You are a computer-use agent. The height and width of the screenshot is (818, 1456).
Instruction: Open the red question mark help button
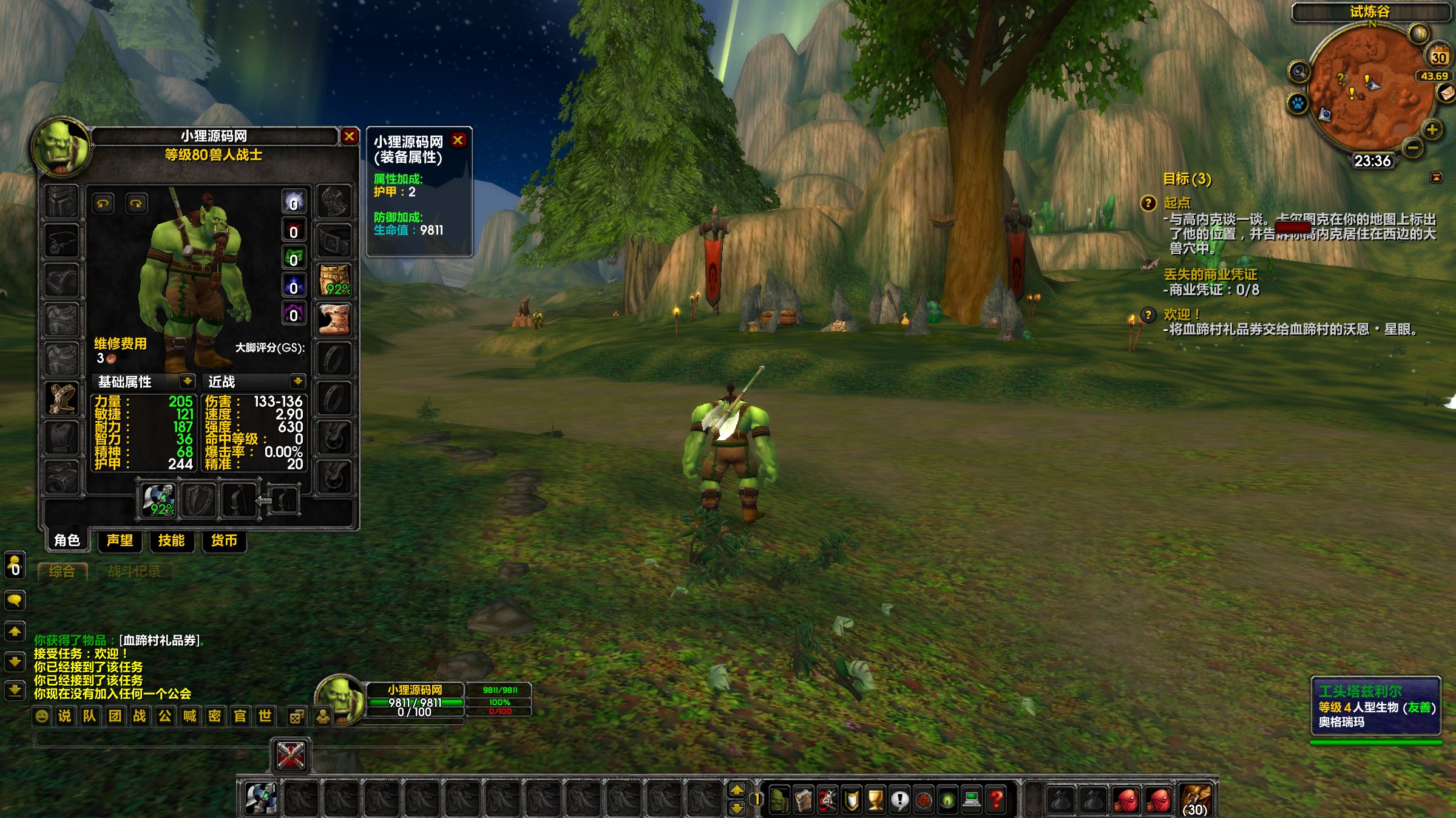pos(996,799)
